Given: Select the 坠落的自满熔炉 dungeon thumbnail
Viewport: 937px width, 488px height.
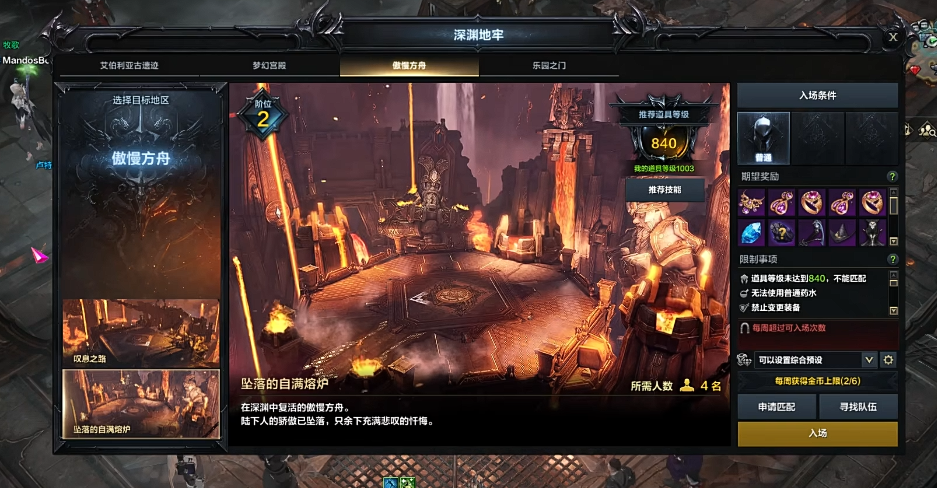Looking at the screenshot, I should coord(141,404).
